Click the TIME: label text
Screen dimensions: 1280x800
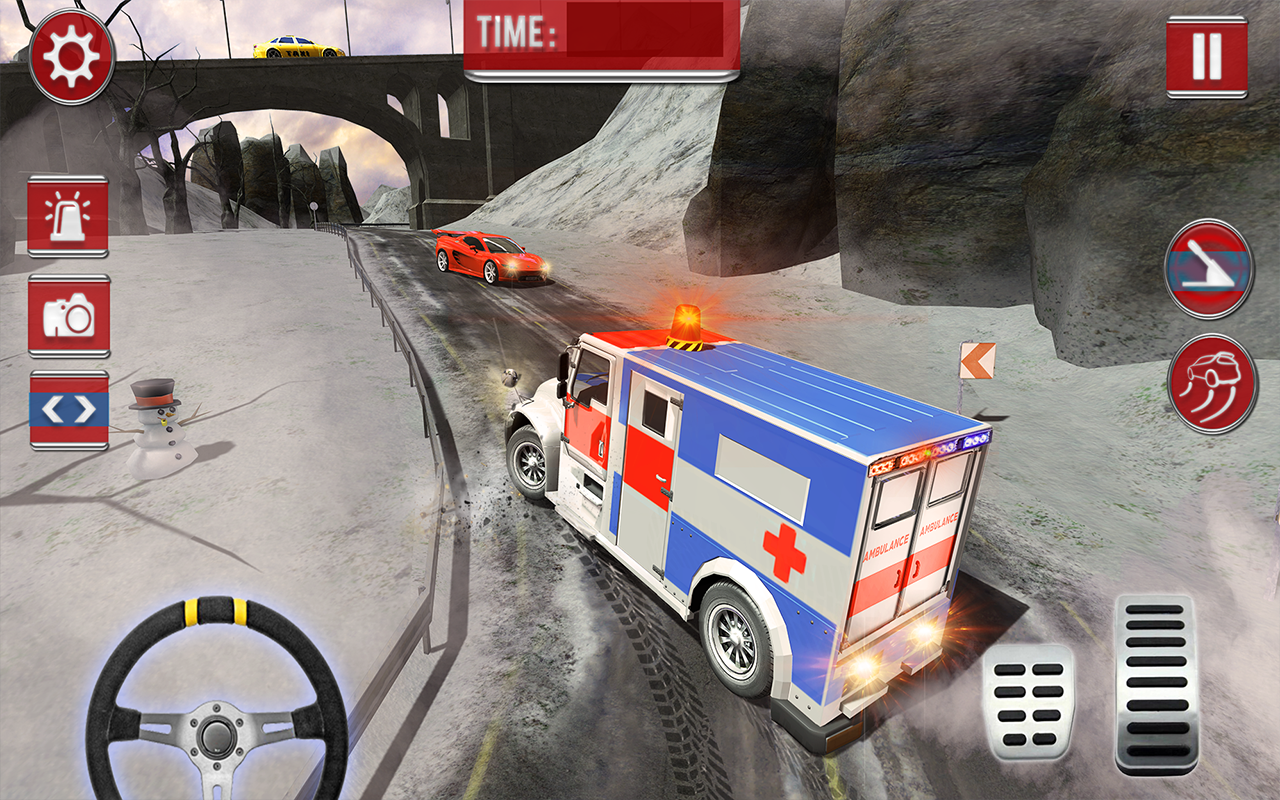[520, 31]
